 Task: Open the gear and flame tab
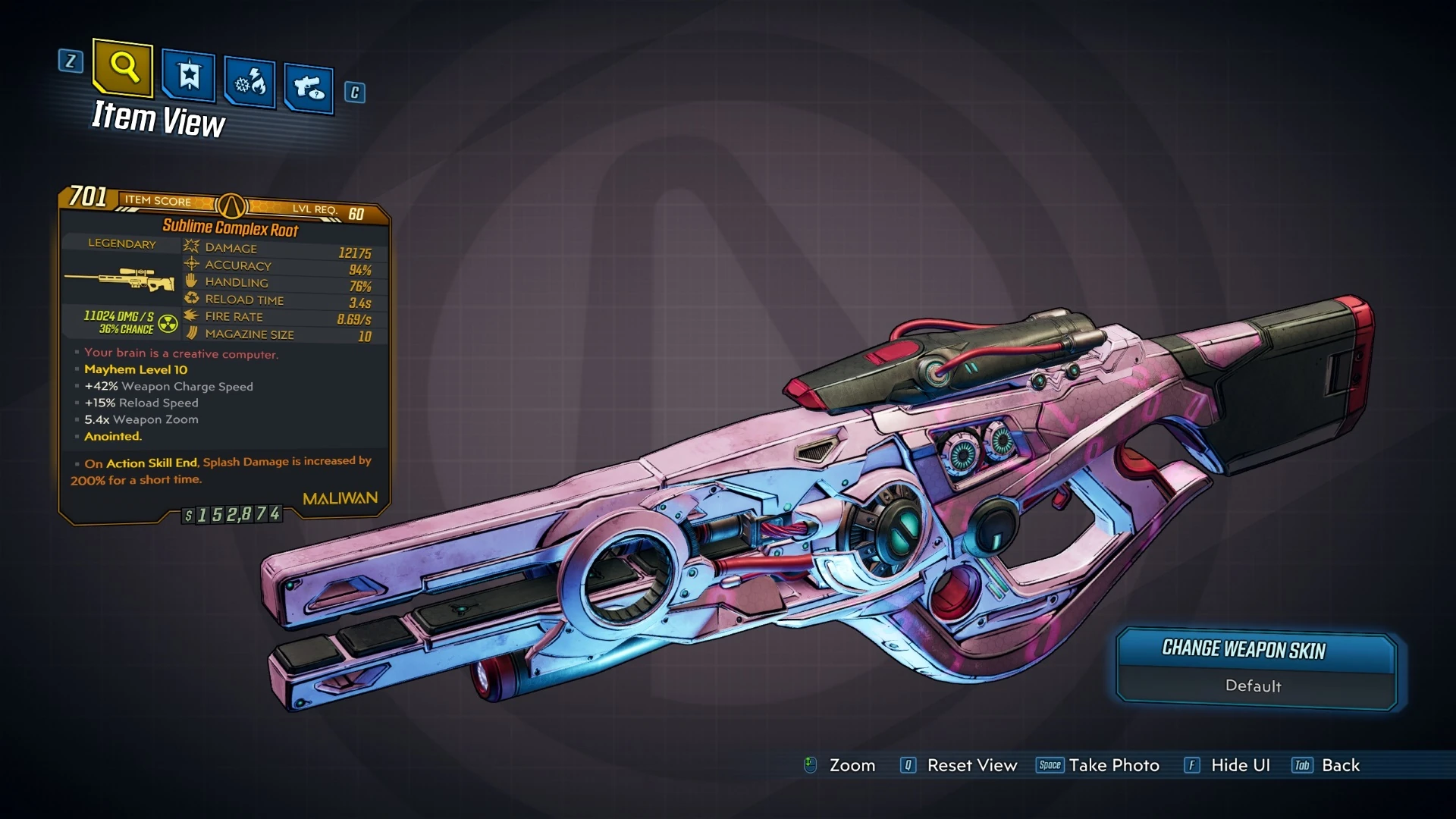pyautogui.click(x=249, y=82)
